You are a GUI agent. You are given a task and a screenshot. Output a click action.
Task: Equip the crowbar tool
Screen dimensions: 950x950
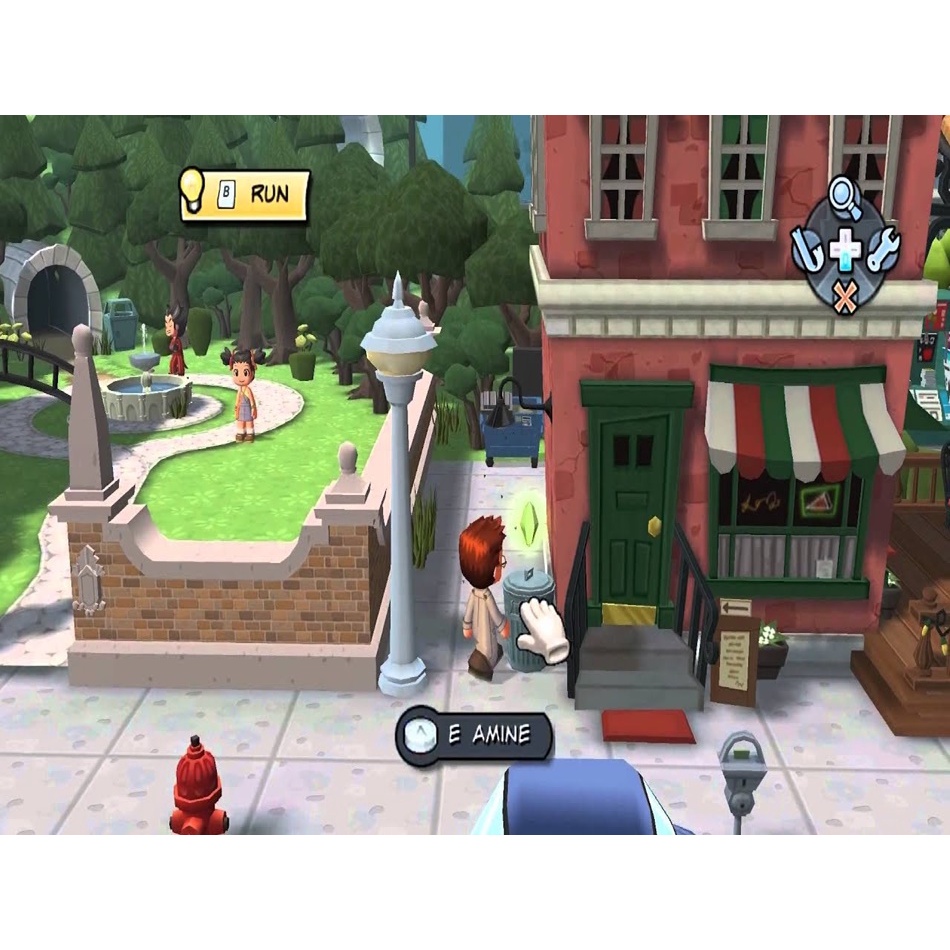tap(806, 248)
